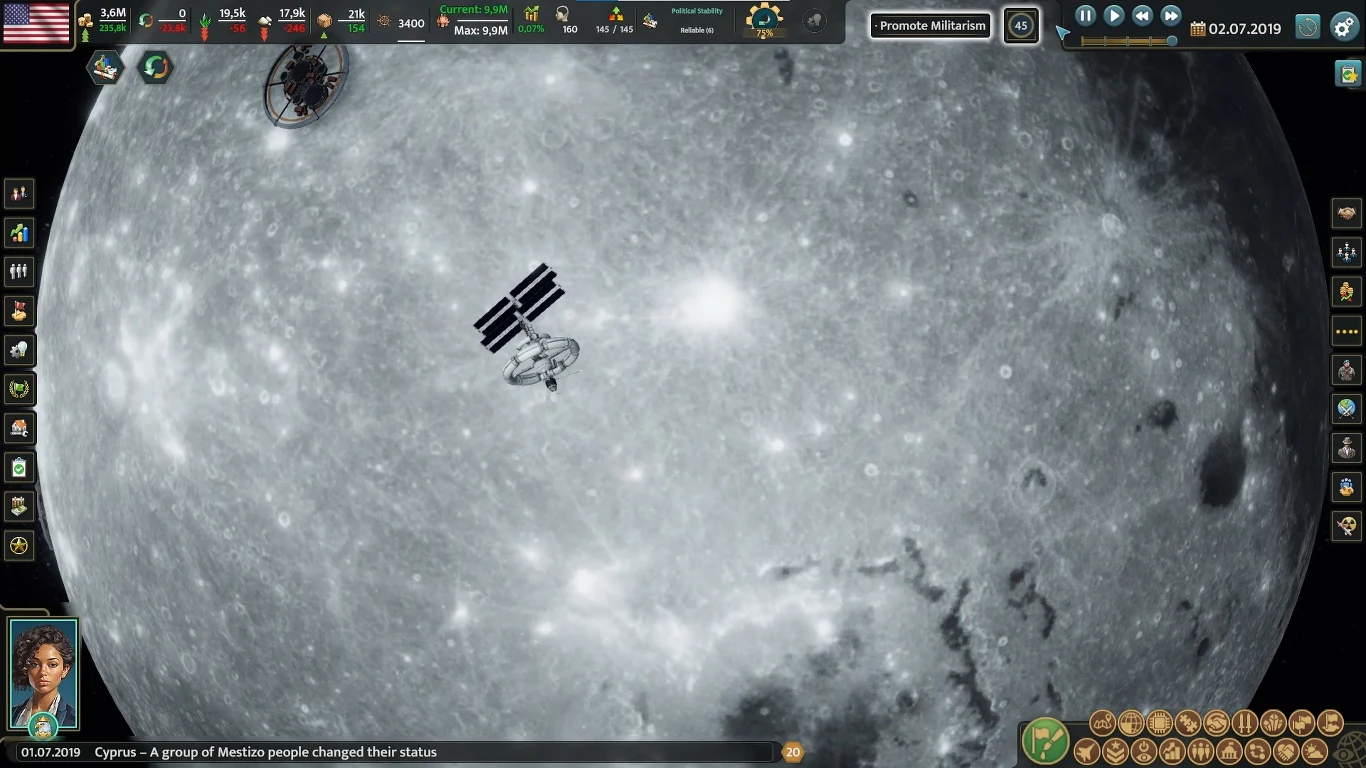Pause the game simulation
The height and width of the screenshot is (768, 1366).
point(1084,15)
